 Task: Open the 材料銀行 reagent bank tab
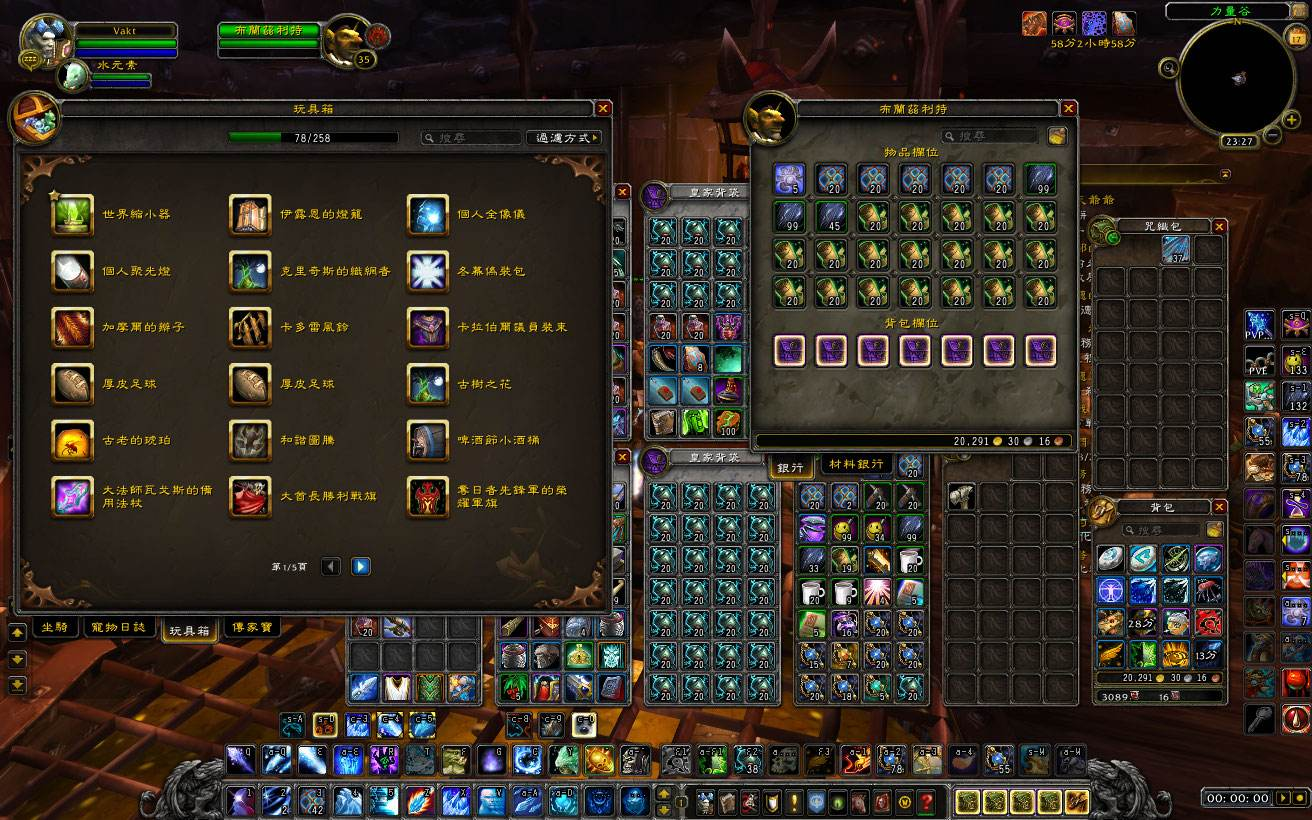(x=857, y=464)
